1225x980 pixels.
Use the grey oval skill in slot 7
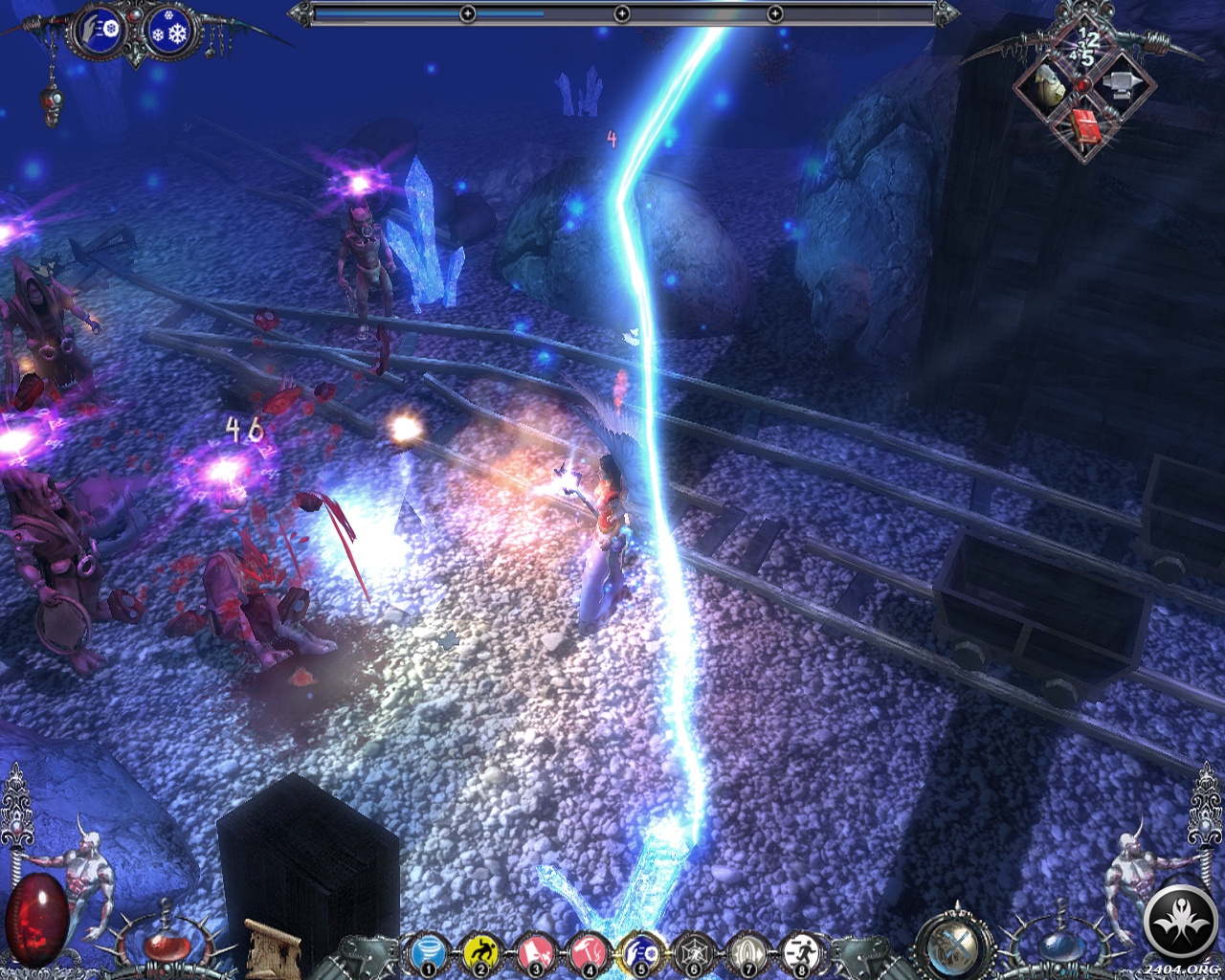(745, 953)
